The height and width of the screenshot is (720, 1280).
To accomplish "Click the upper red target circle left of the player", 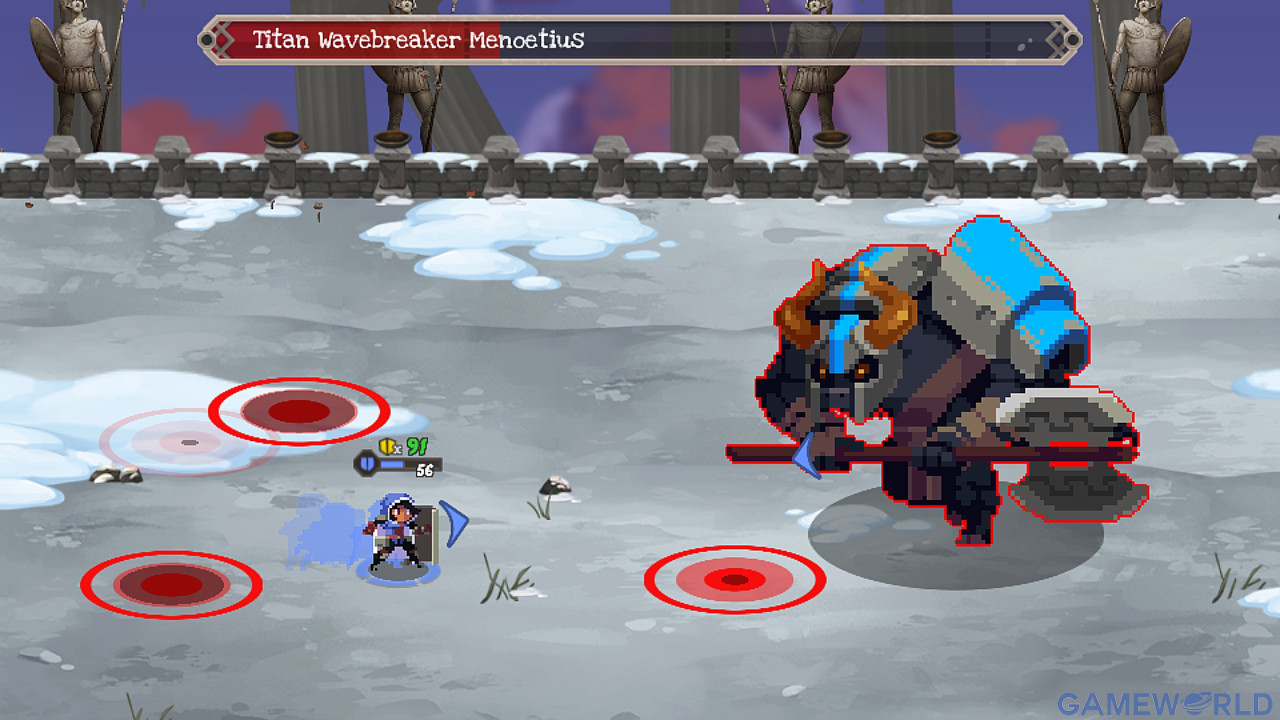I will pyautogui.click(x=297, y=411).
